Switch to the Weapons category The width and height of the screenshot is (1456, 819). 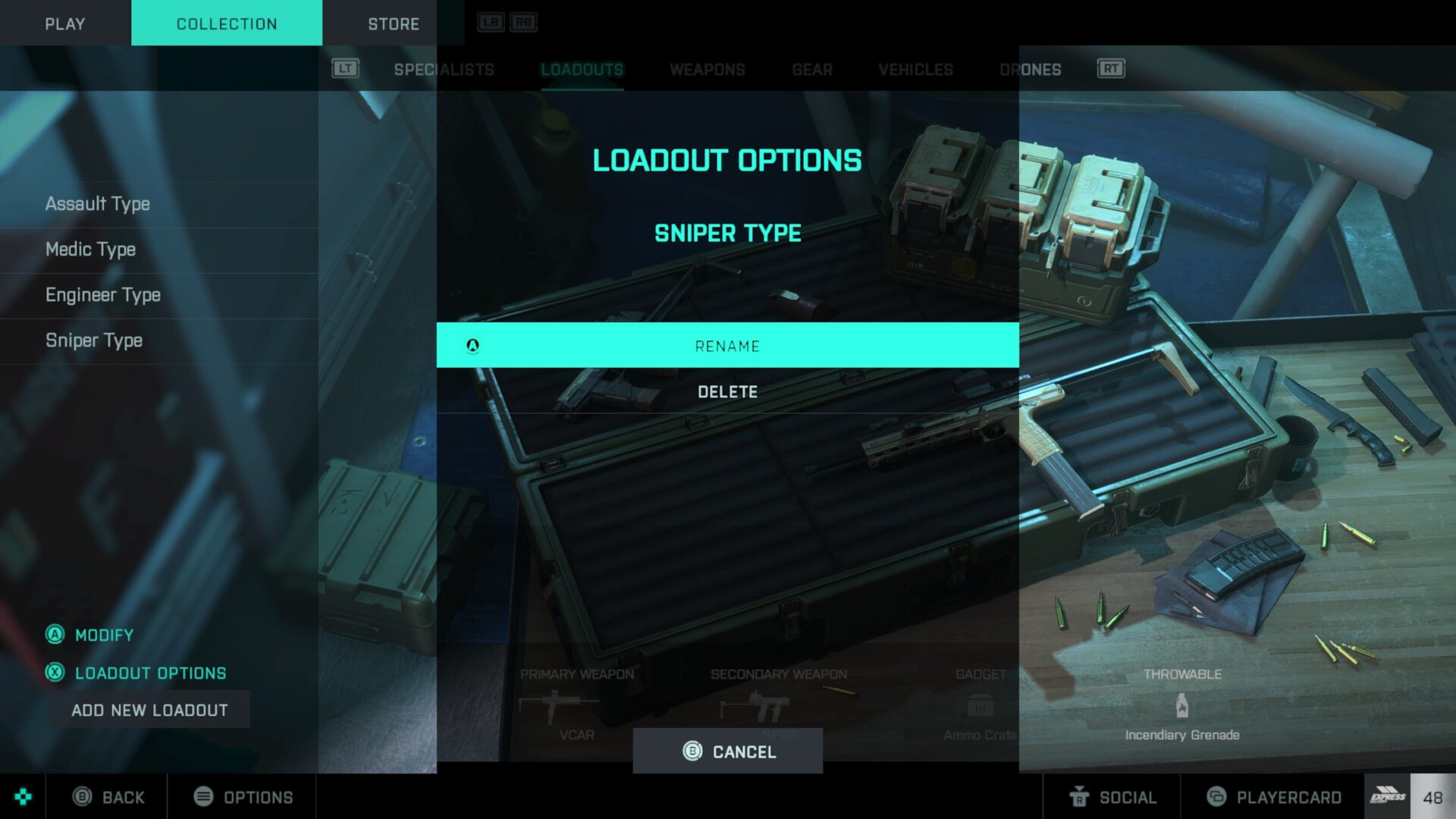[707, 70]
